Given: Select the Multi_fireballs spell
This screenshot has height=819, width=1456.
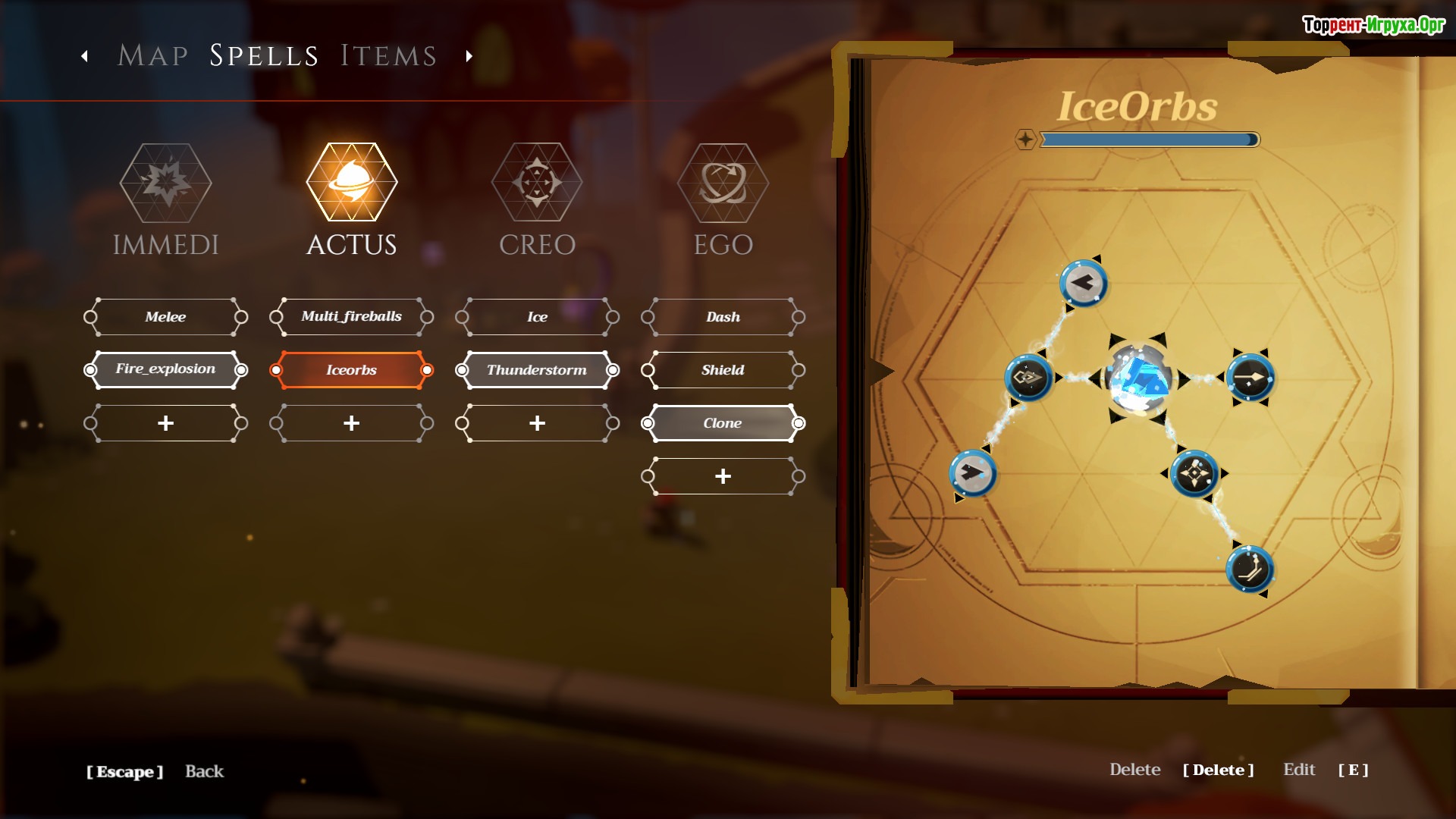Looking at the screenshot, I should 351,317.
